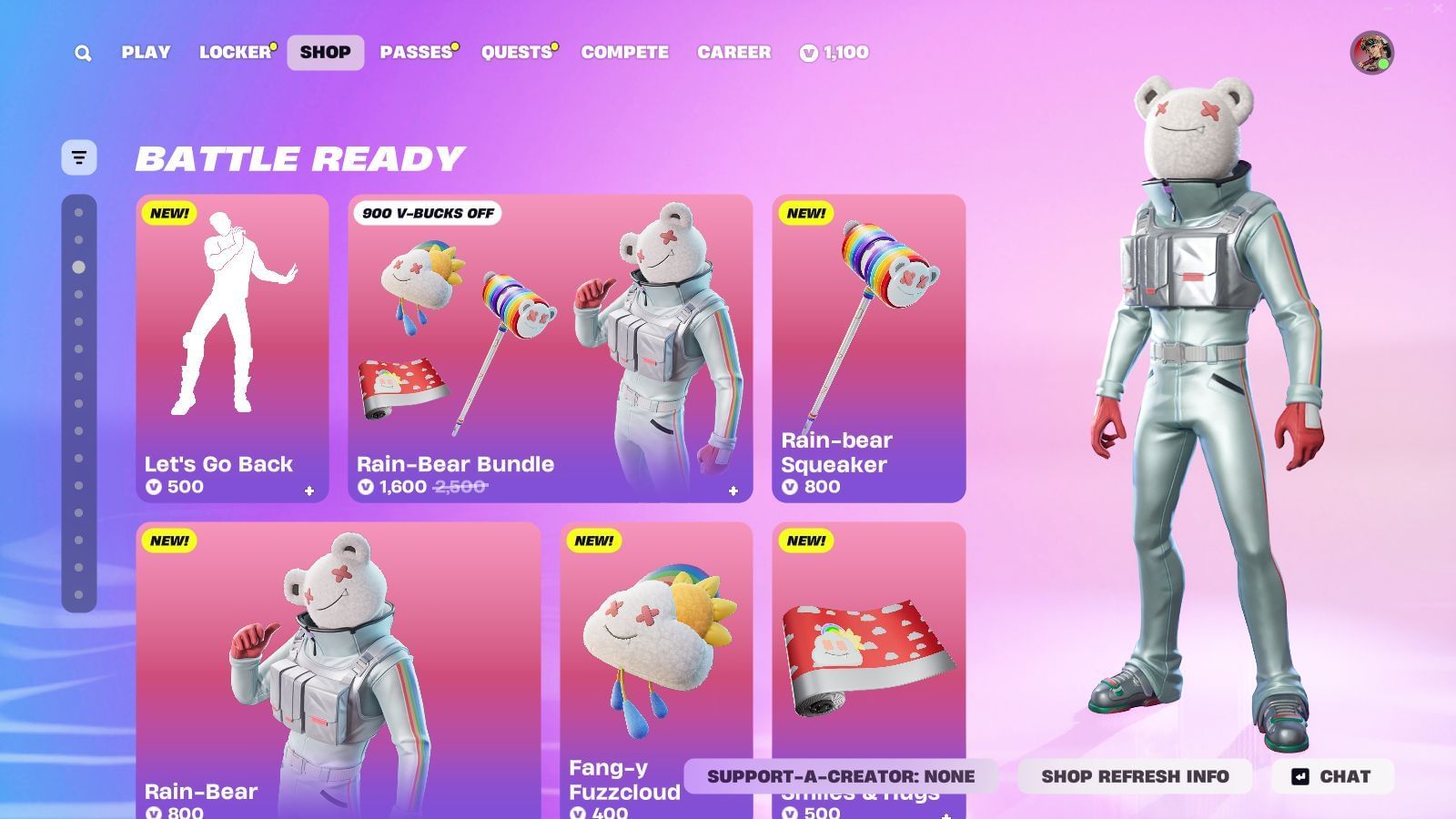Open the QUESTS tab
The height and width of the screenshot is (819, 1456).
coord(516,52)
